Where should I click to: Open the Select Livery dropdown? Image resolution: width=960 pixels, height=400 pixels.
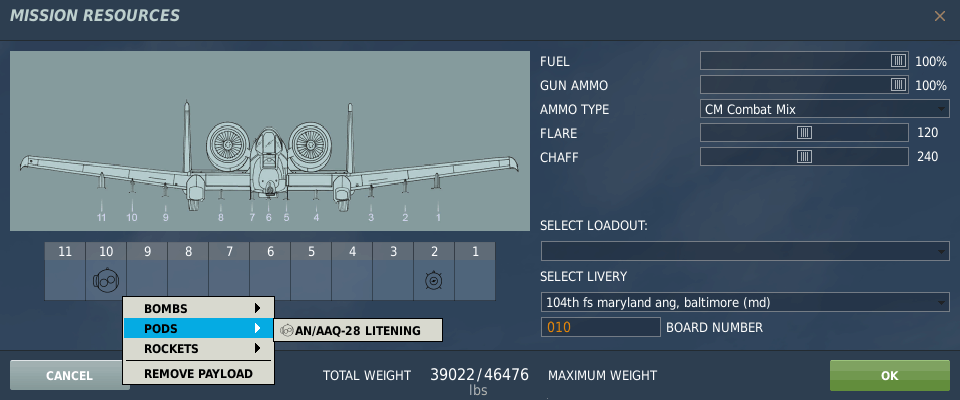tap(744, 302)
